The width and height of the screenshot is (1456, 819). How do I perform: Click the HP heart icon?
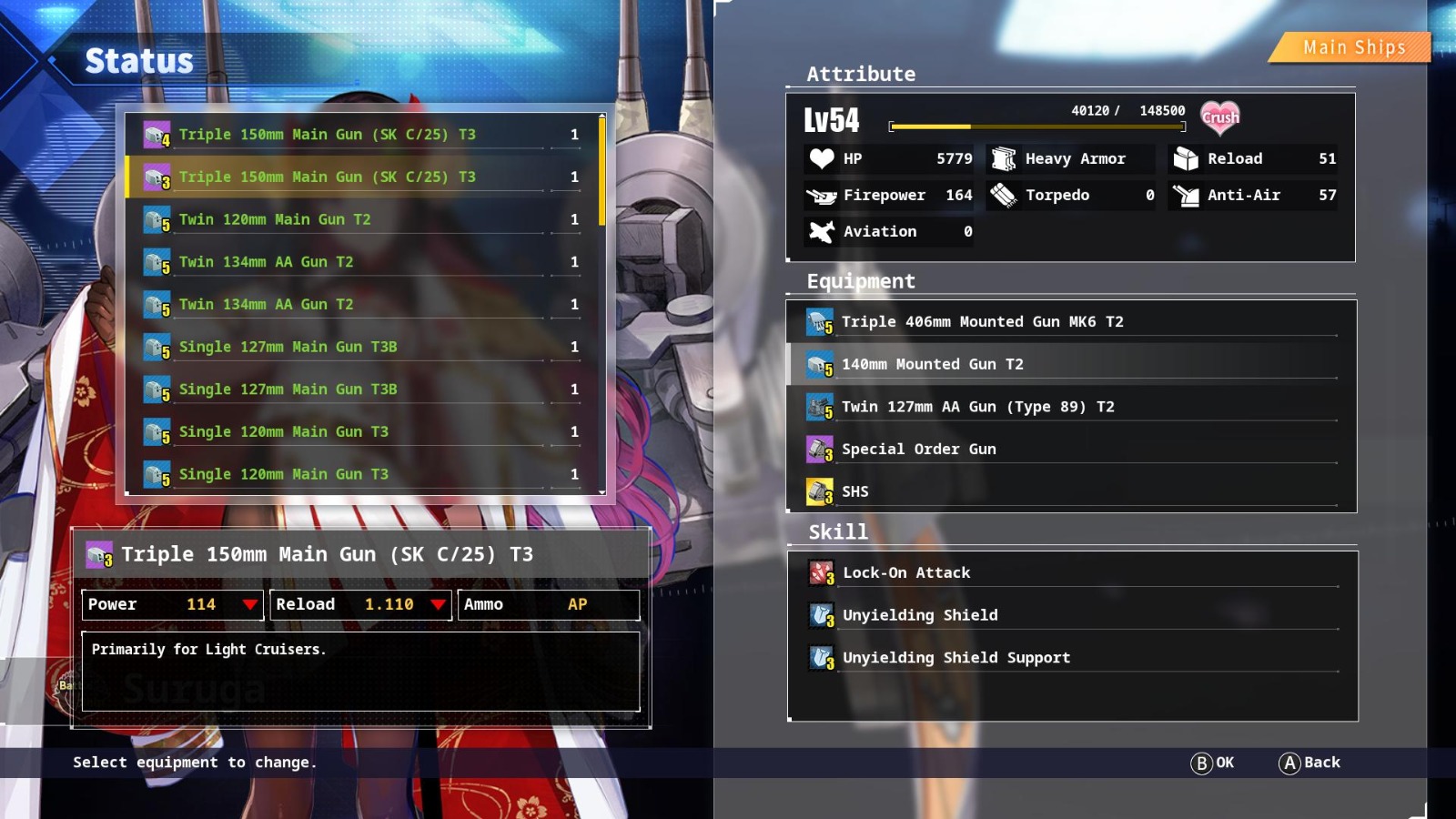pos(820,158)
